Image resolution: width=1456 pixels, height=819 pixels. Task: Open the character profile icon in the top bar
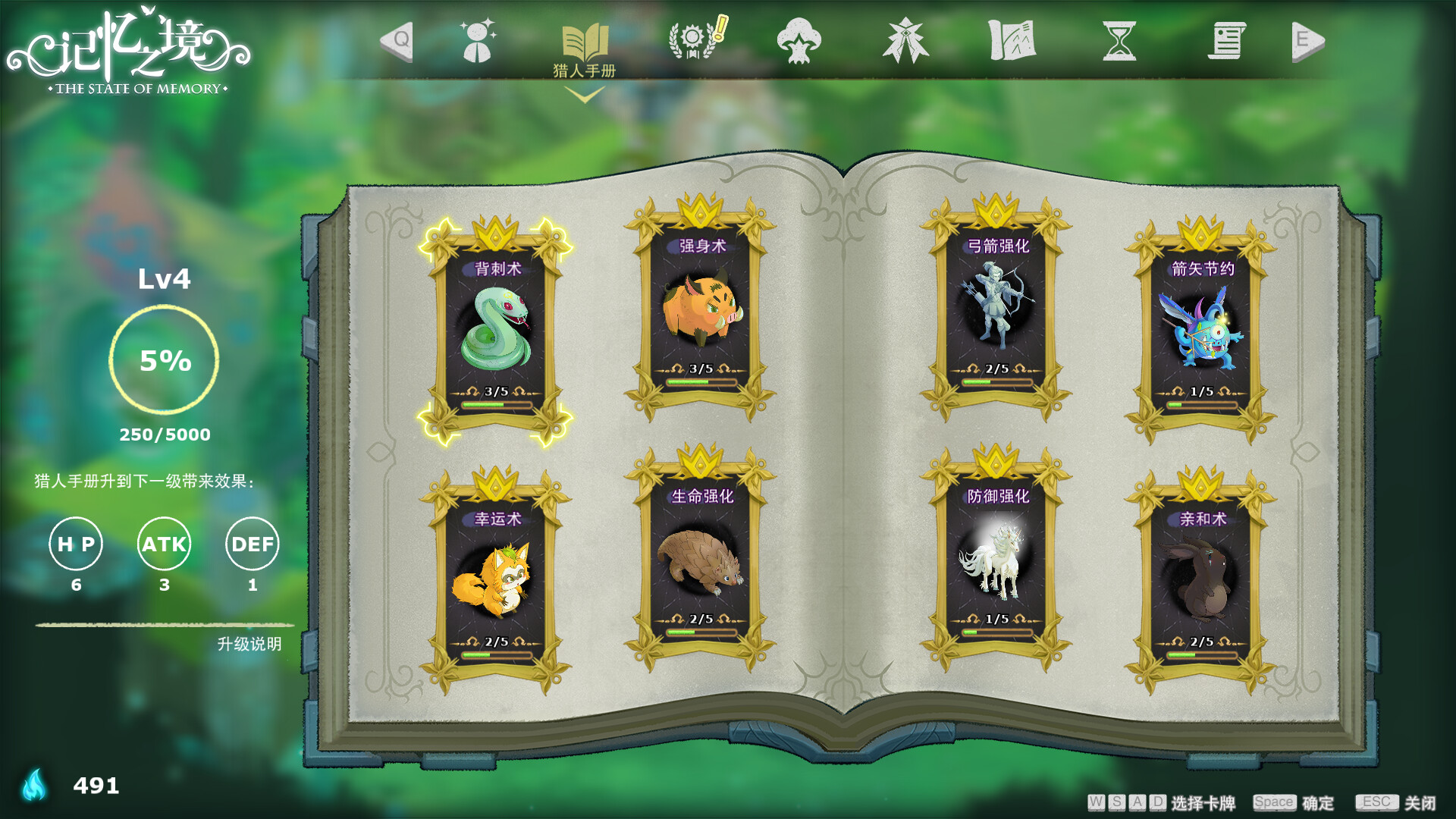click(476, 42)
